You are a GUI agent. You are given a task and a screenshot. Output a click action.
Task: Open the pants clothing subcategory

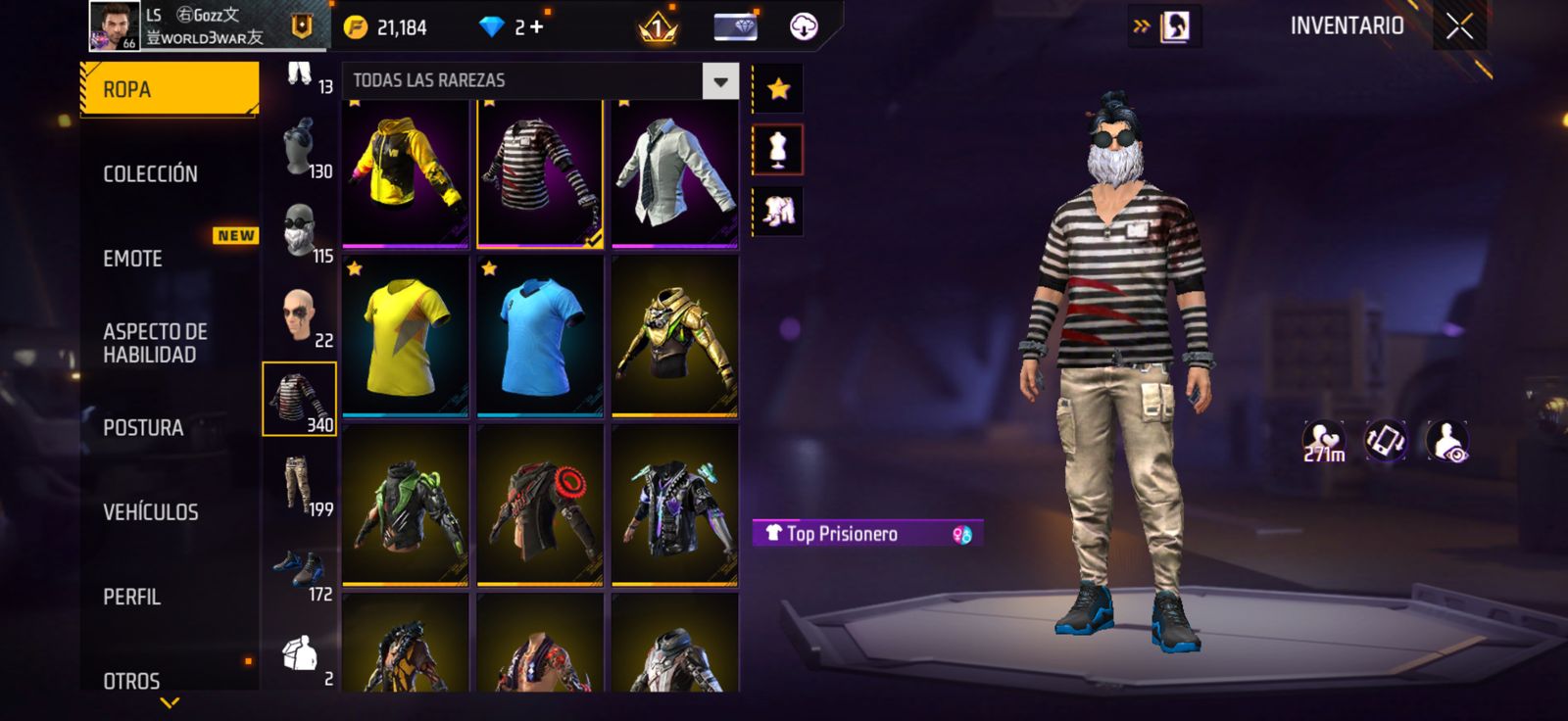point(300,484)
